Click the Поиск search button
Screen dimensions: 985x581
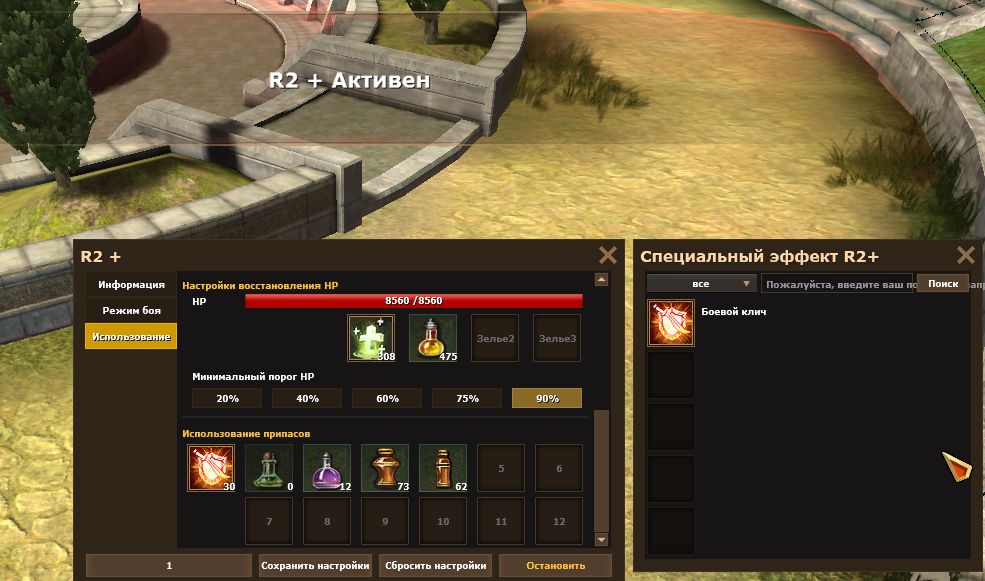pyautogui.click(x=943, y=284)
